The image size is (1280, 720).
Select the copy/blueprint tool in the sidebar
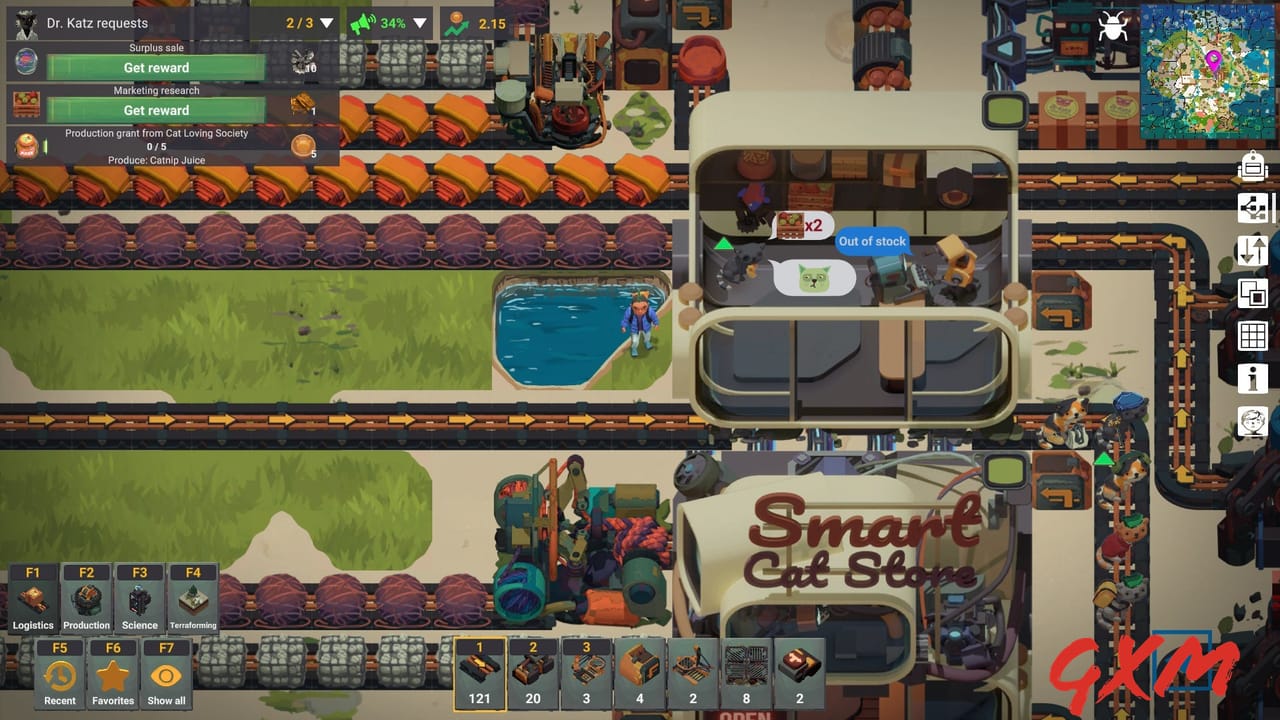coord(1252,294)
